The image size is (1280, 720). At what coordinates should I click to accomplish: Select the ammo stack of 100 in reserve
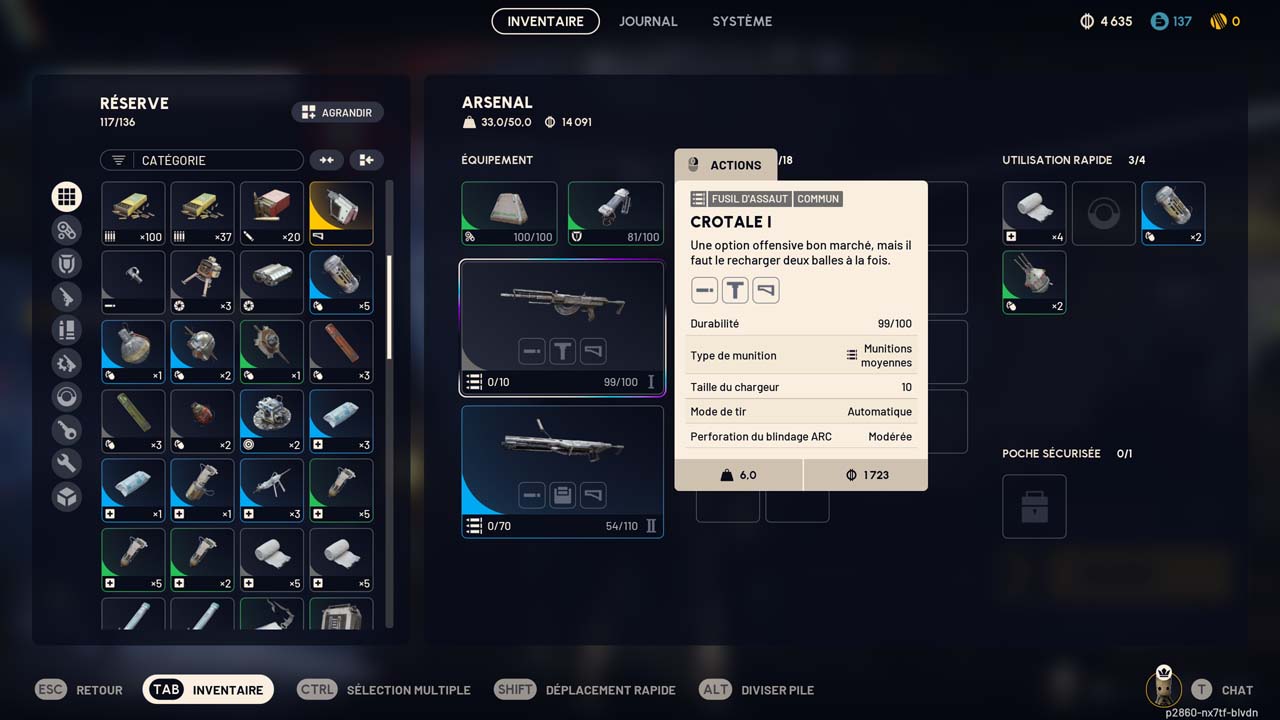click(133, 213)
